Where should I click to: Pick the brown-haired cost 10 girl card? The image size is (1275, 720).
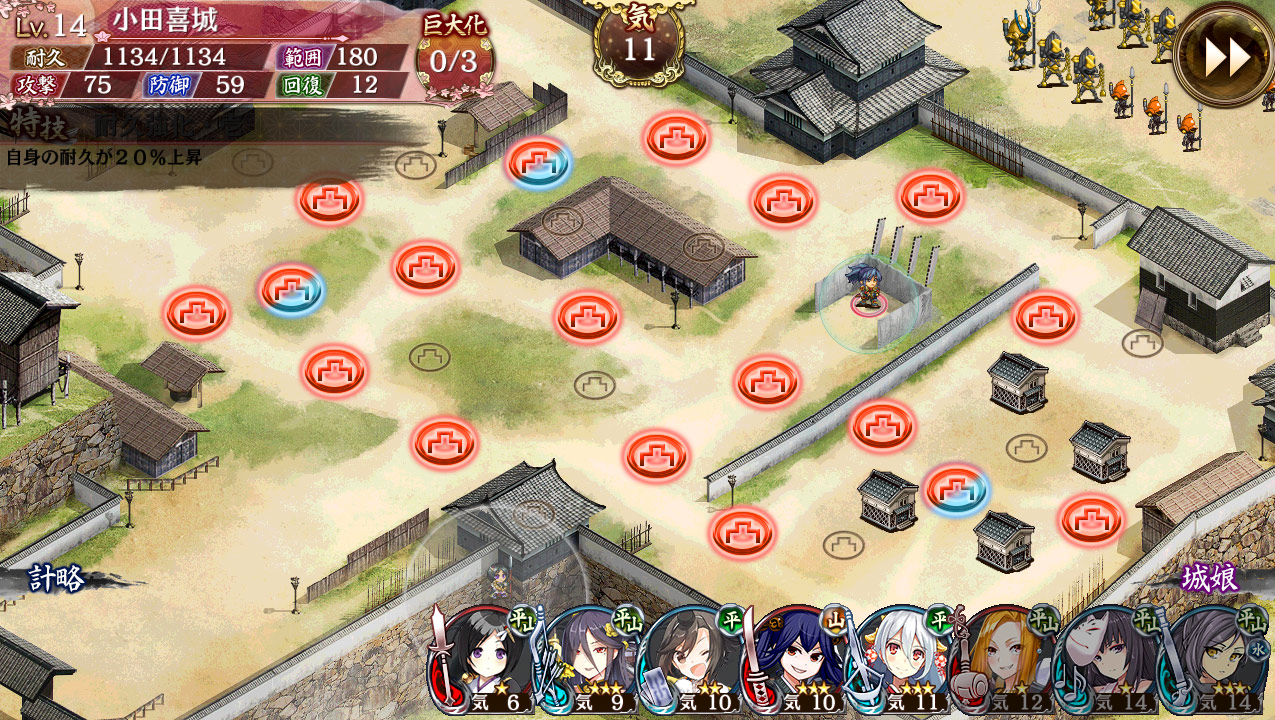pos(690,660)
